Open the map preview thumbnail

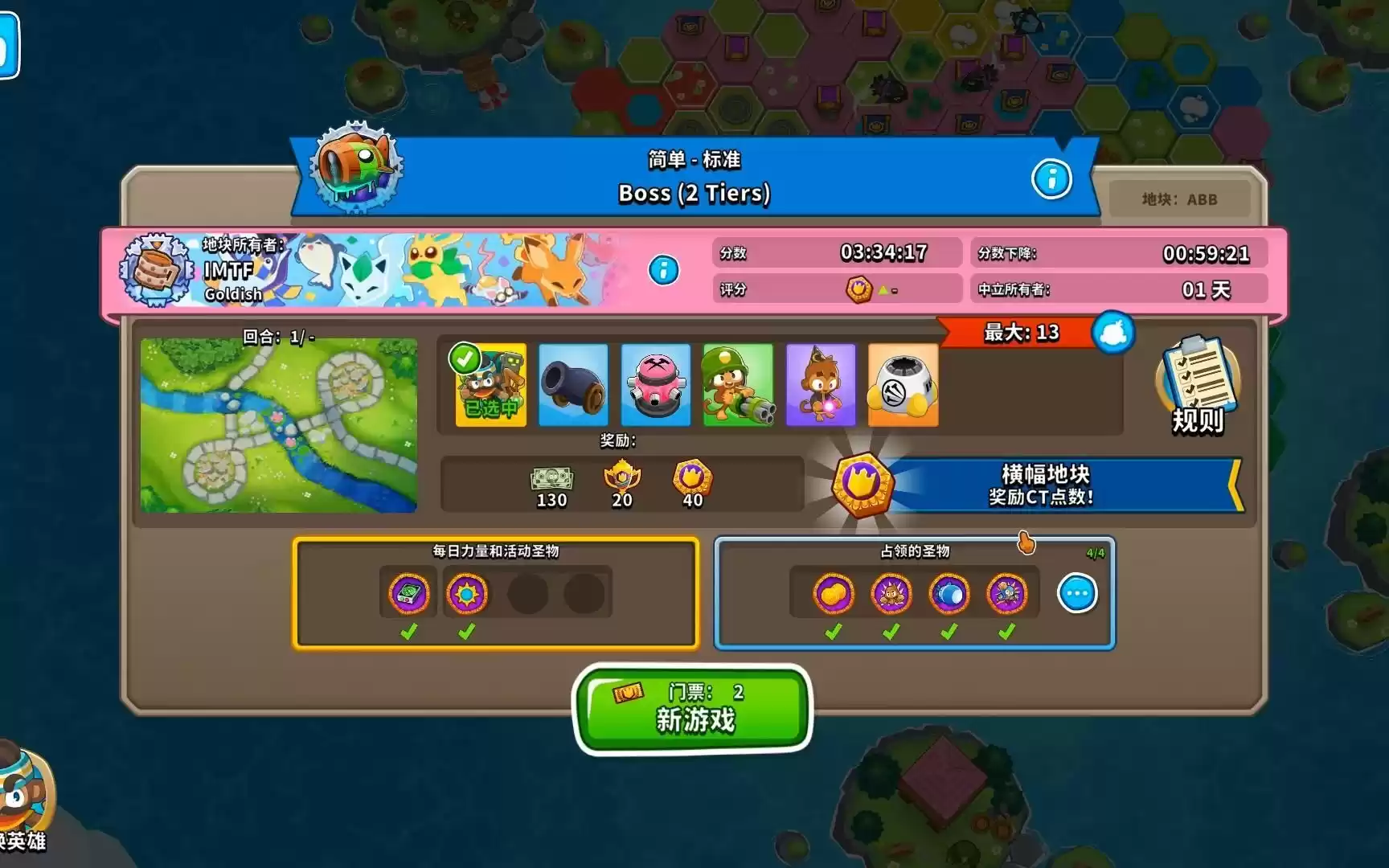(277, 424)
